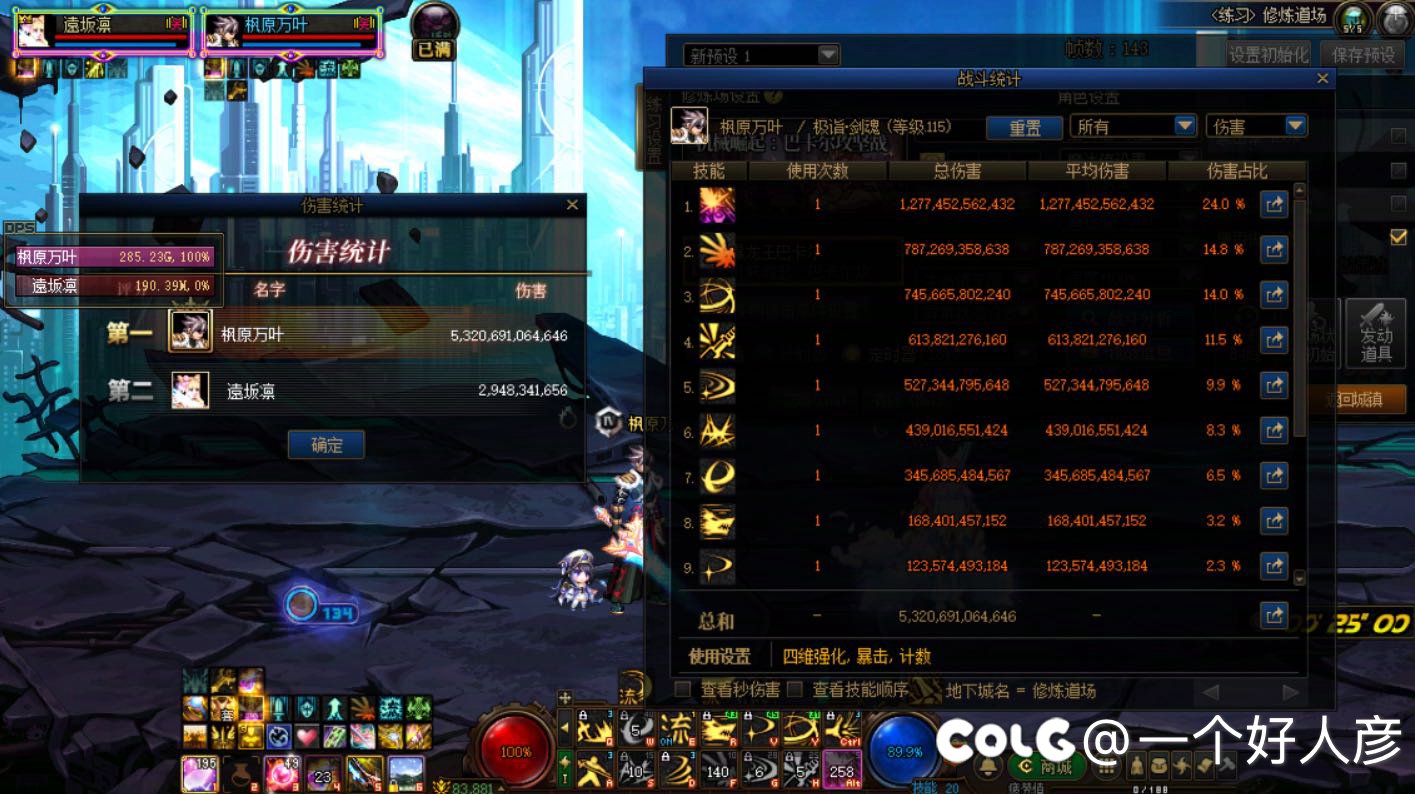Close the 战斗统计 battle statistics window
This screenshot has width=1415, height=794.
1323,79
